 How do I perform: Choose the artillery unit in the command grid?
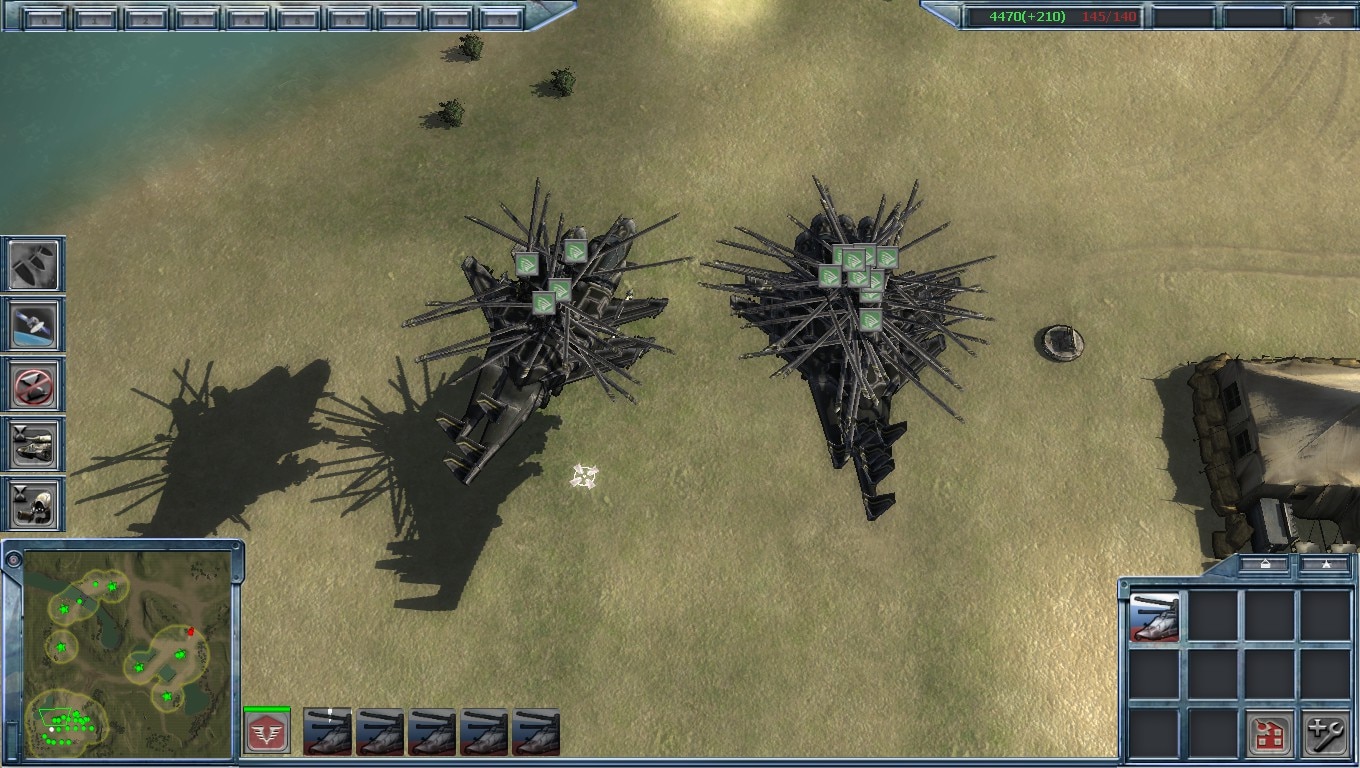point(1154,617)
